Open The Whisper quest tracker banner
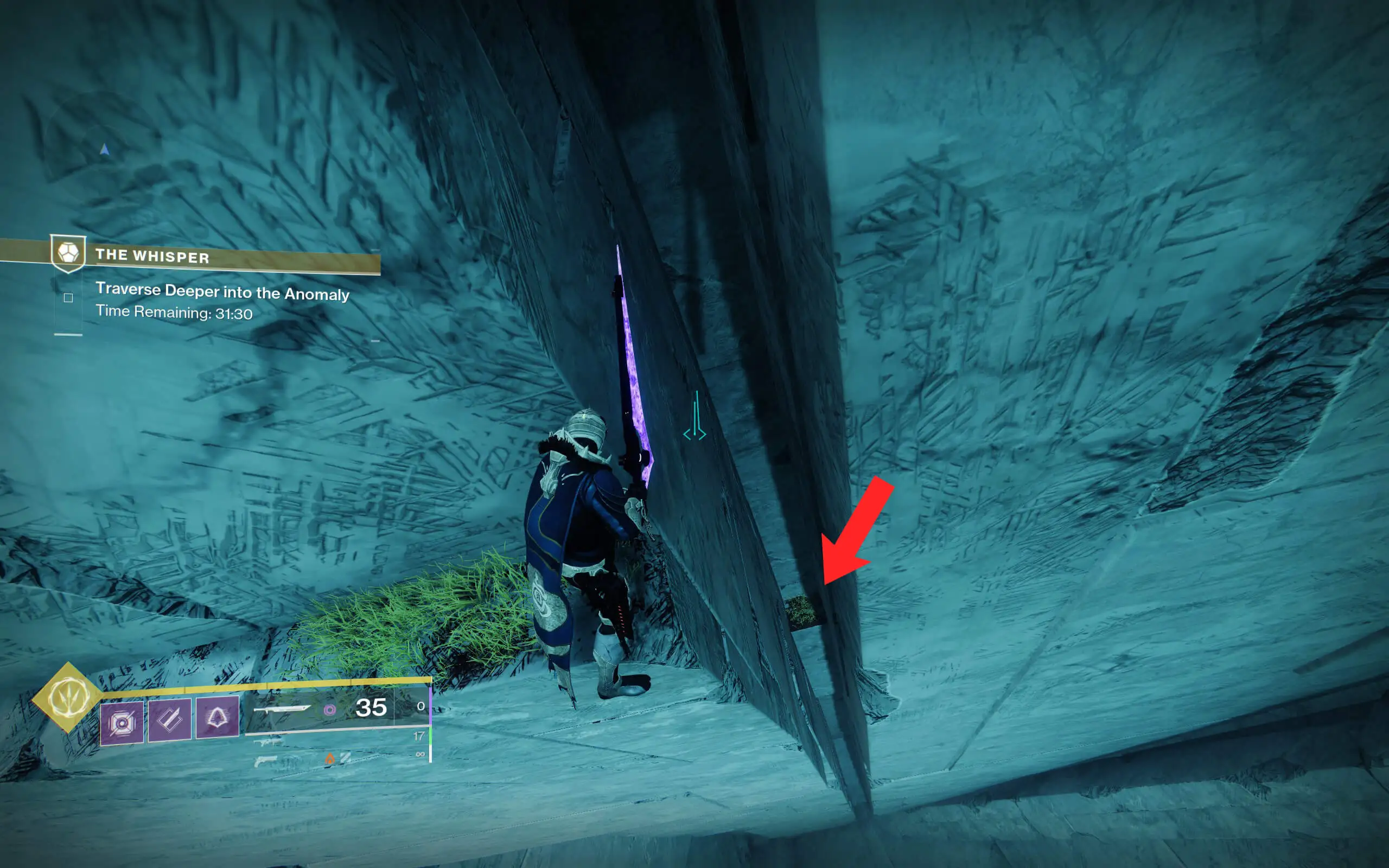 coord(189,256)
